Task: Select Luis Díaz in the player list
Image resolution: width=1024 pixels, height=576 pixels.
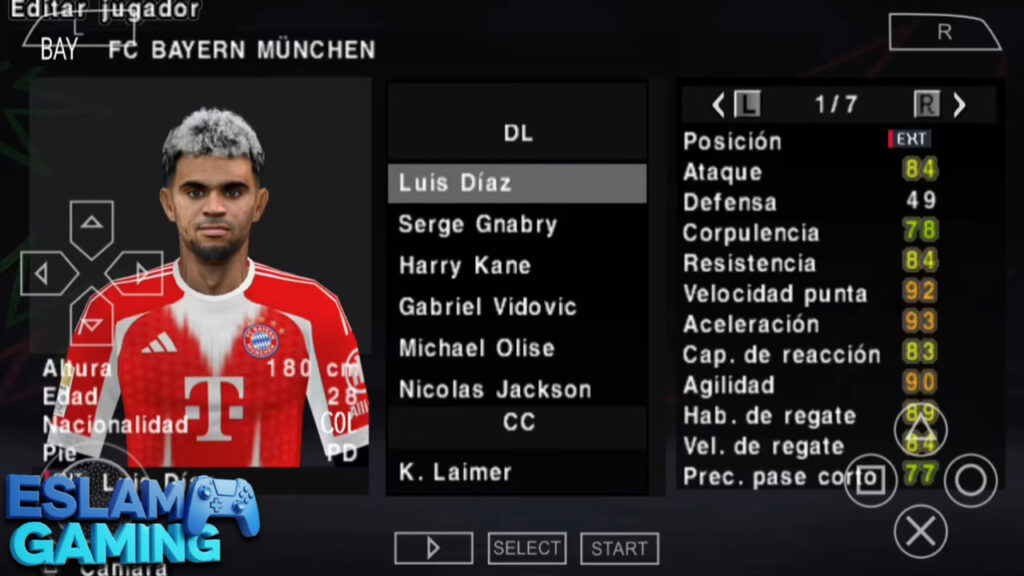Action: tap(516, 183)
